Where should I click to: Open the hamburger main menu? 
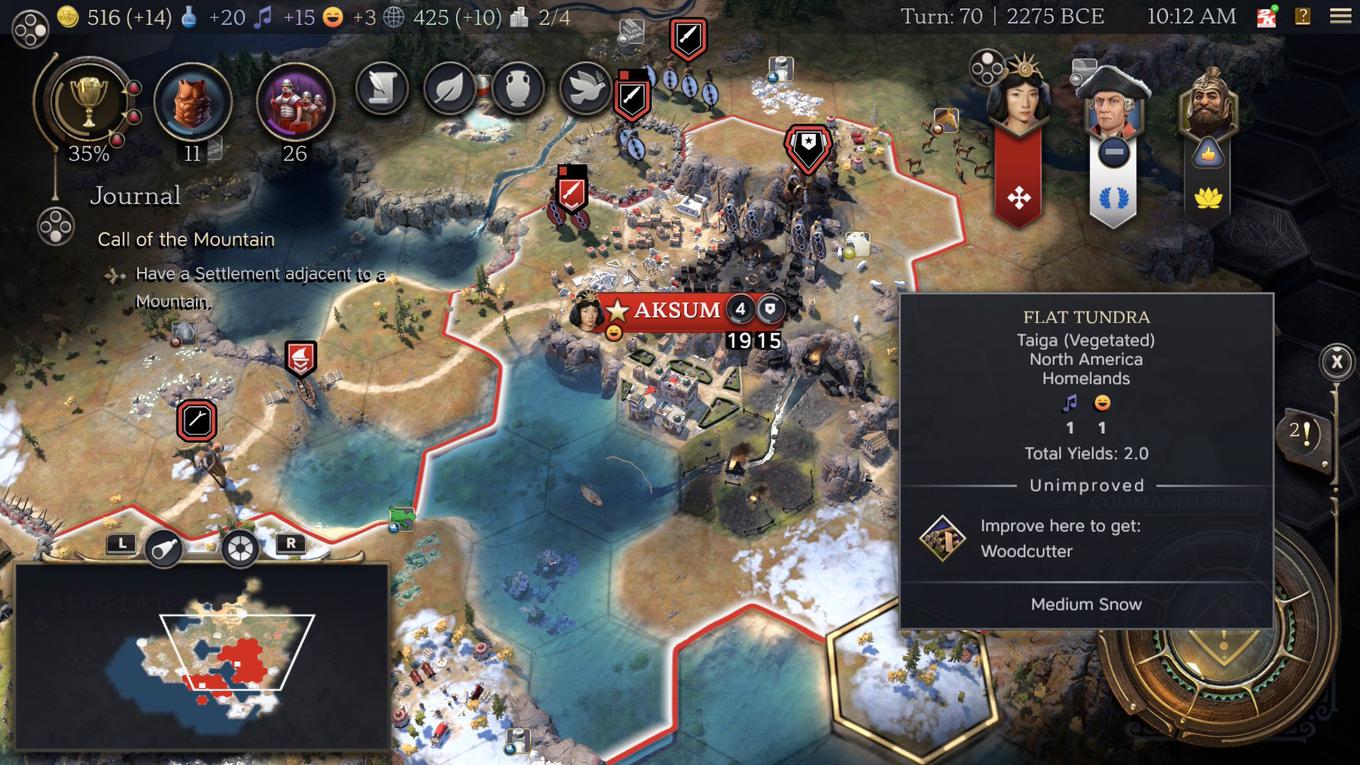1341,16
